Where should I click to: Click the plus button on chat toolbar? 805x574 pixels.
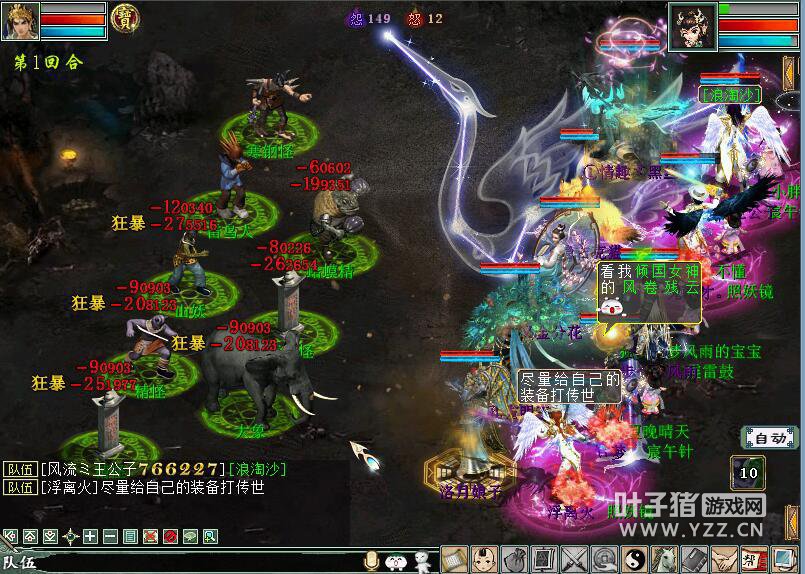[x=91, y=536]
